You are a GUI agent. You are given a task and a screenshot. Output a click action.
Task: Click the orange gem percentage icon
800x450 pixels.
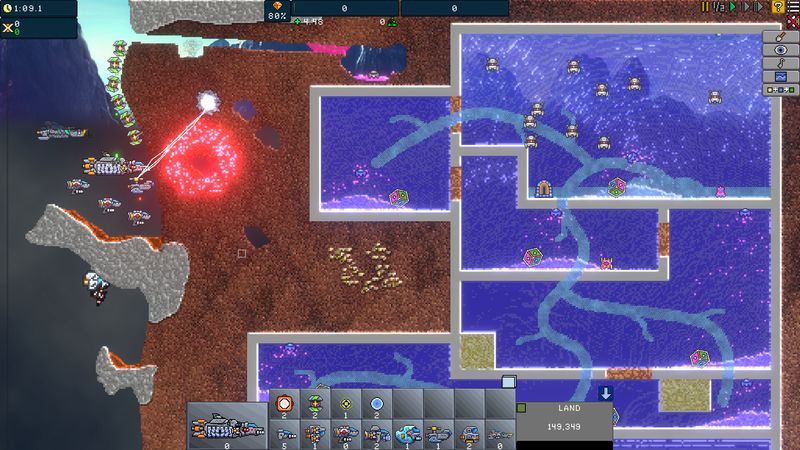277,6
